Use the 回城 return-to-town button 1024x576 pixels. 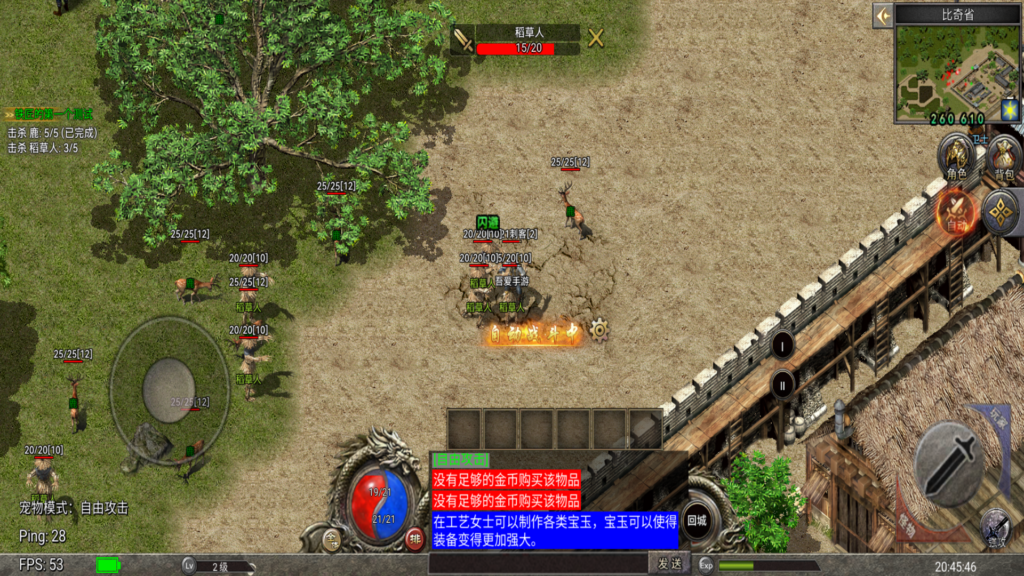(696, 520)
